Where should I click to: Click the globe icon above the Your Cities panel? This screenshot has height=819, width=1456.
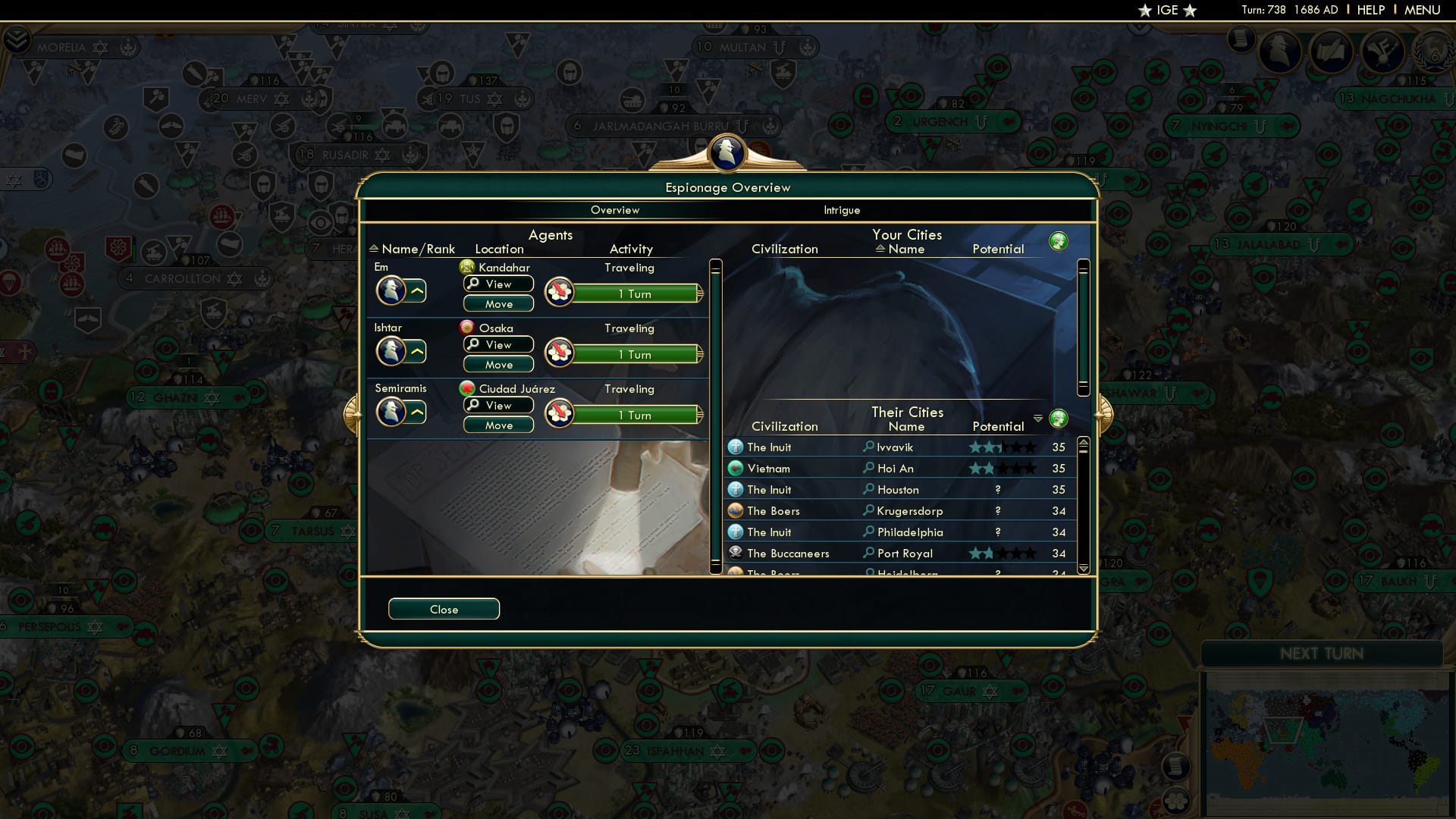1059,240
